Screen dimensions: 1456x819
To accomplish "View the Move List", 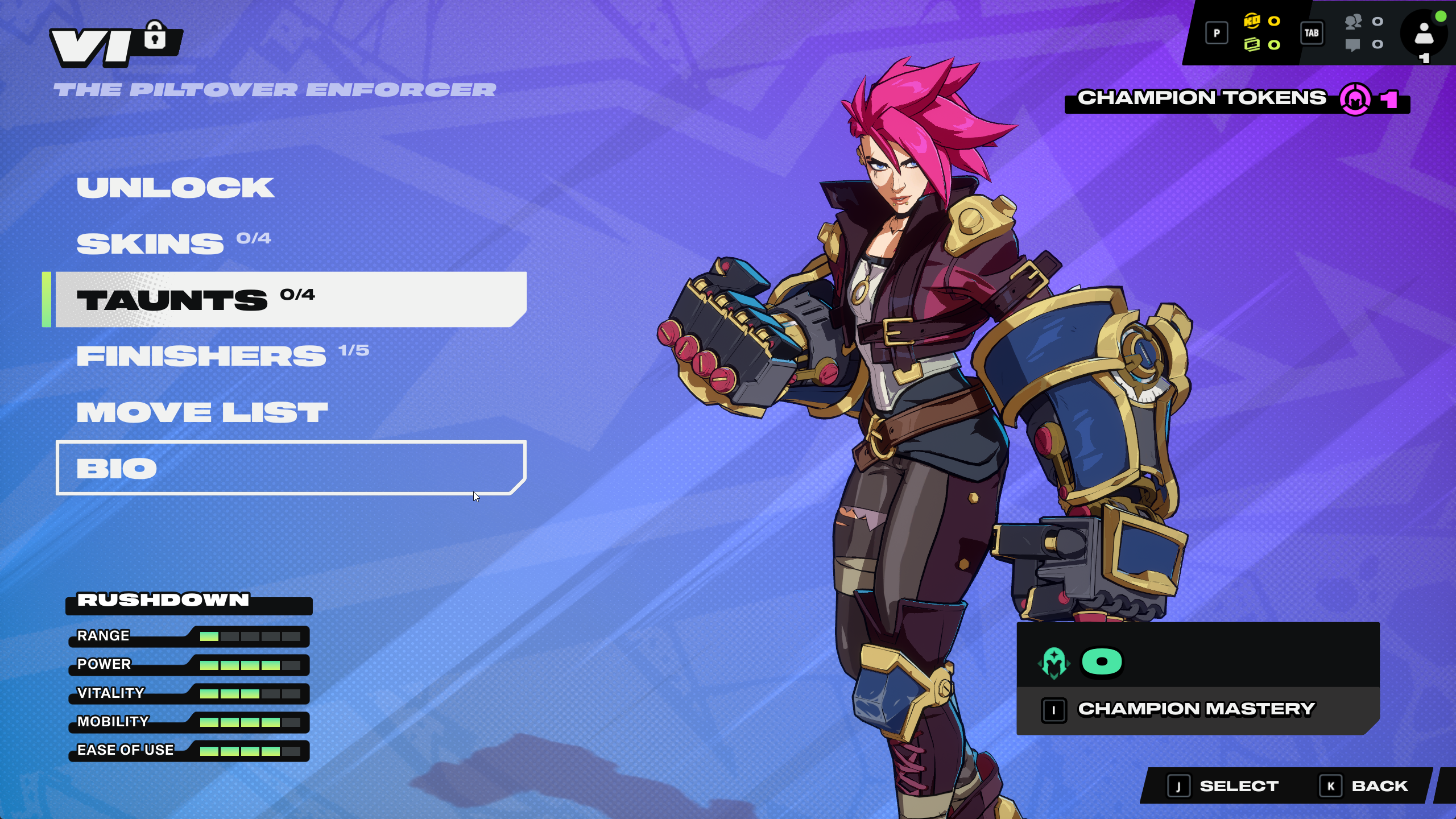I will [202, 412].
